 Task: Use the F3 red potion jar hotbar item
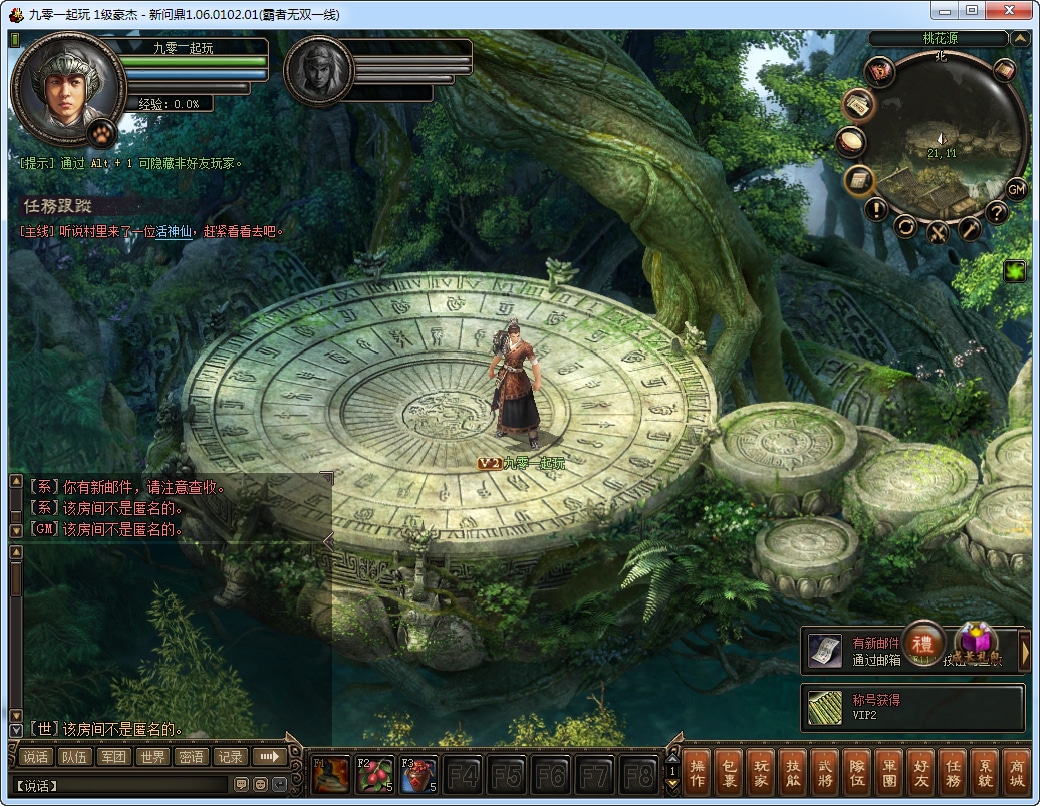click(x=418, y=775)
